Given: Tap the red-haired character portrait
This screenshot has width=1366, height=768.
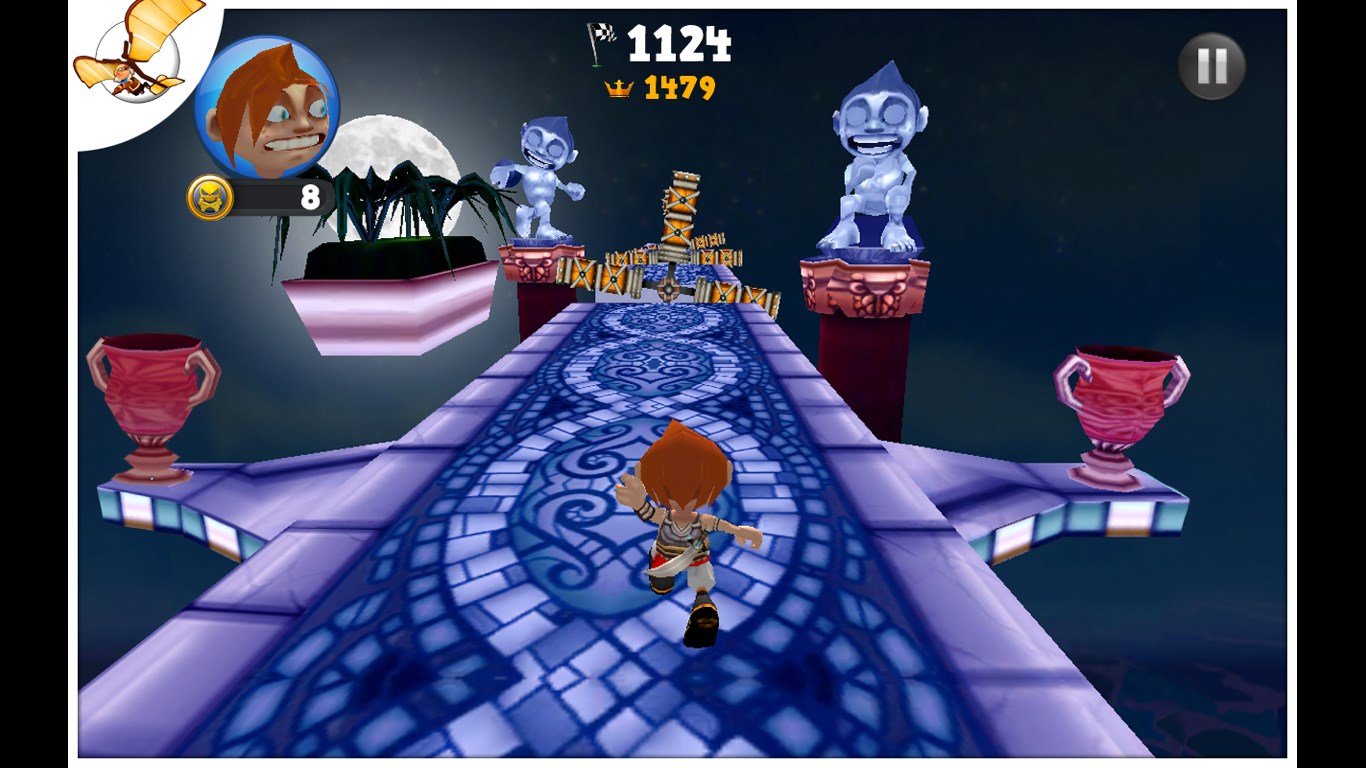Looking at the screenshot, I should tap(266, 106).
